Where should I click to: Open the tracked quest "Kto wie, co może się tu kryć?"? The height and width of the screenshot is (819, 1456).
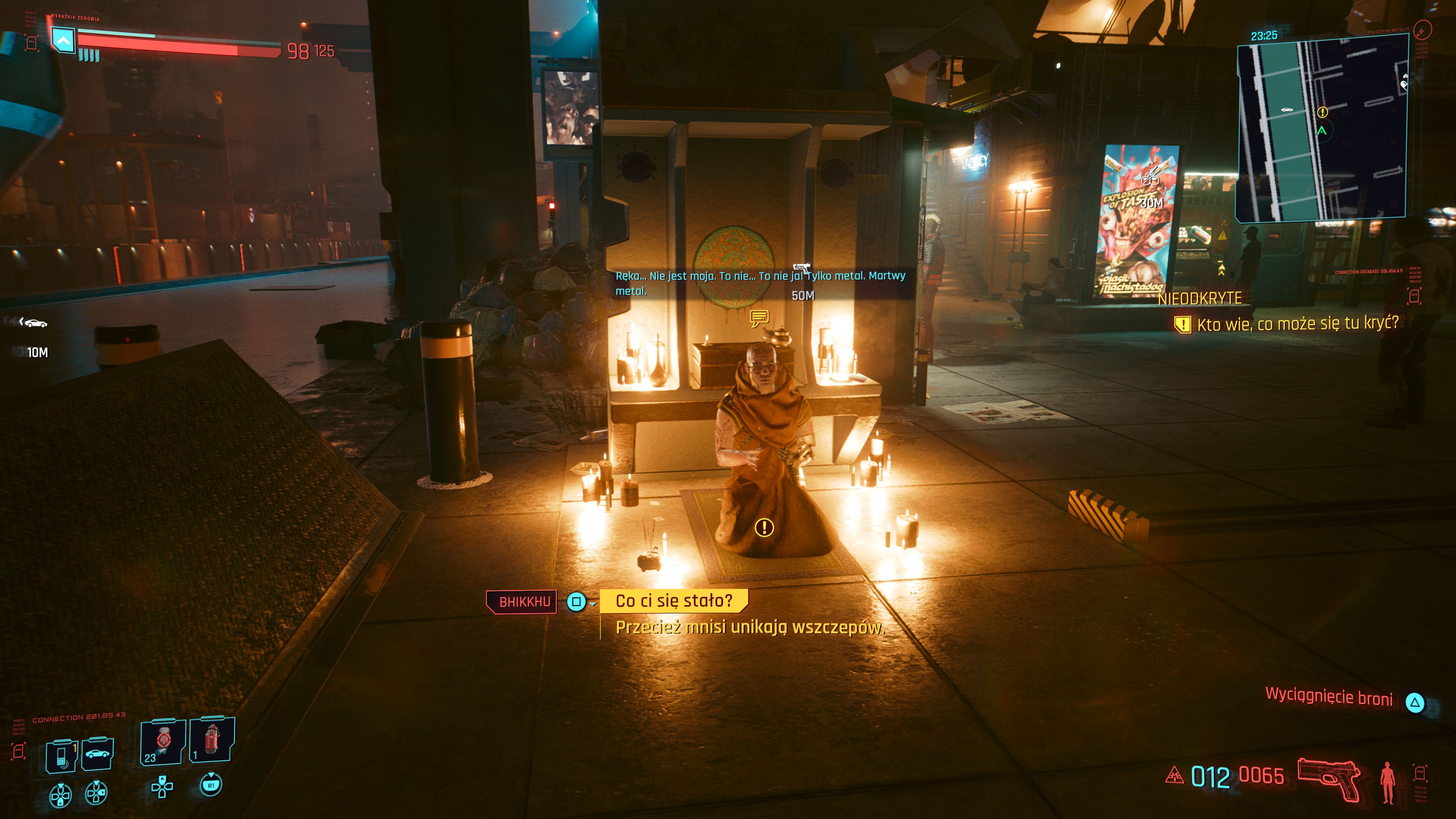(x=1297, y=324)
